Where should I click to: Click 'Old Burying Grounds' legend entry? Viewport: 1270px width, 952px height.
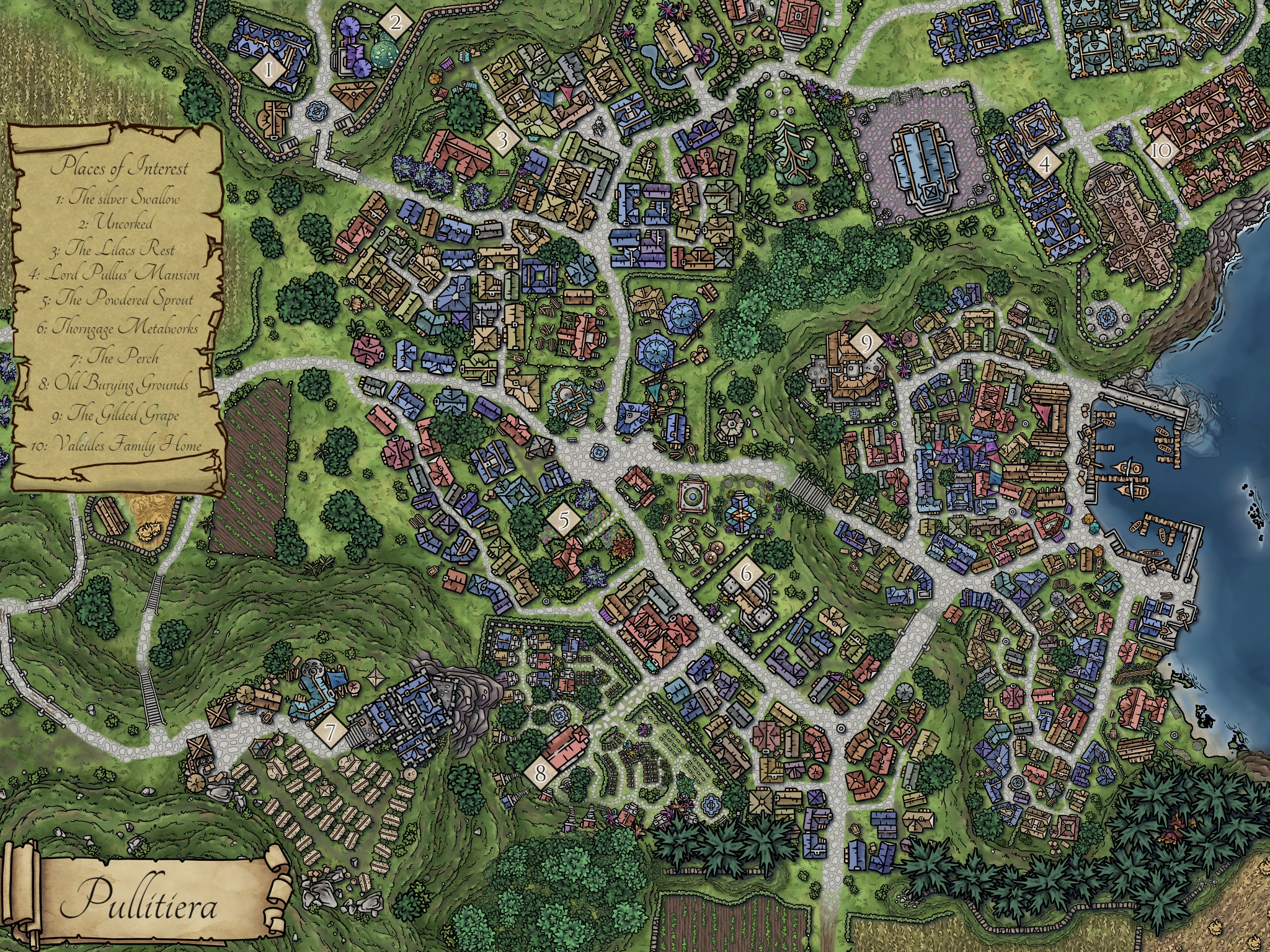[113, 384]
